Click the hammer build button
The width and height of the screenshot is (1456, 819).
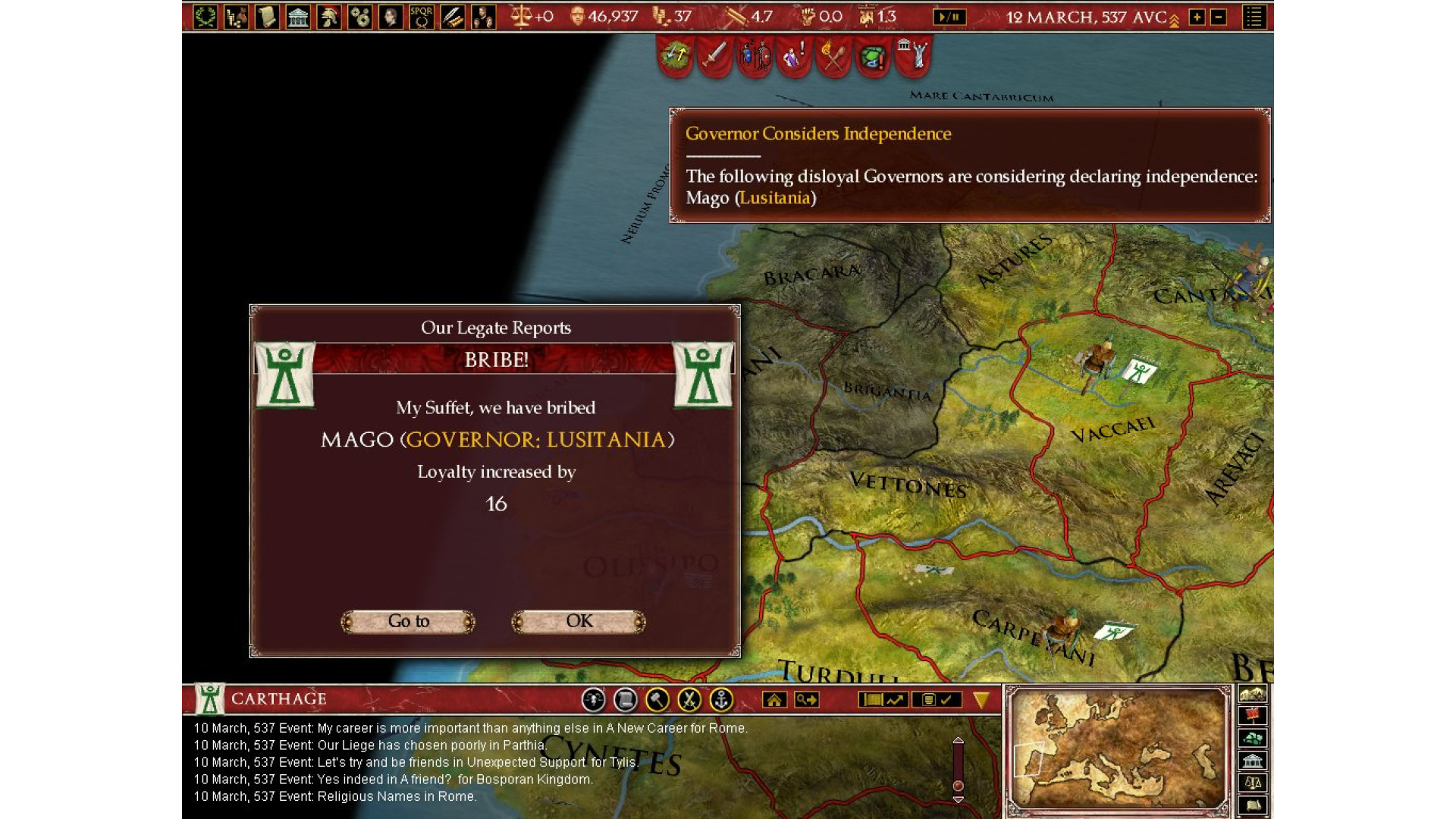point(657,700)
